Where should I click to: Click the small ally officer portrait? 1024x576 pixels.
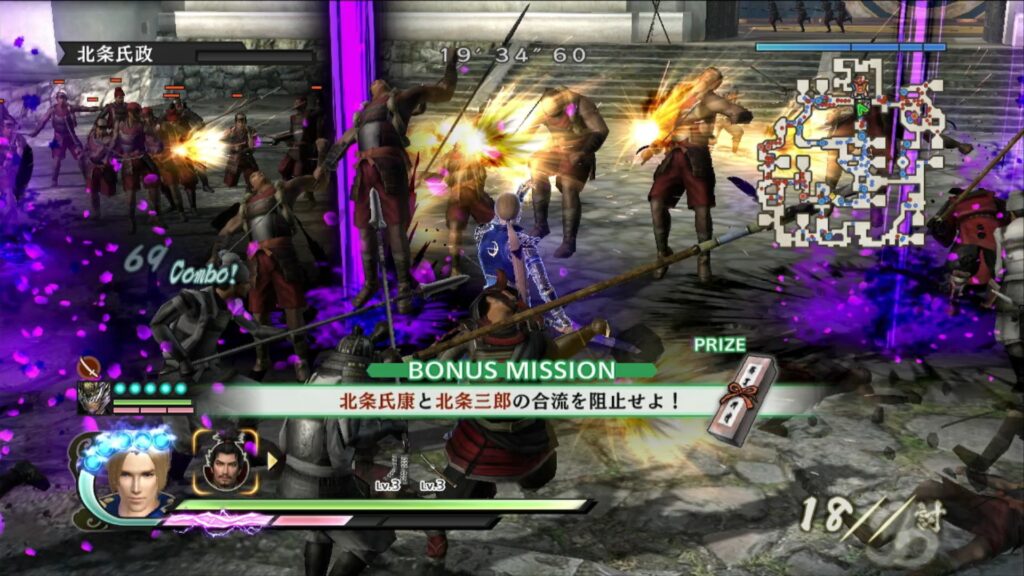(94, 397)
